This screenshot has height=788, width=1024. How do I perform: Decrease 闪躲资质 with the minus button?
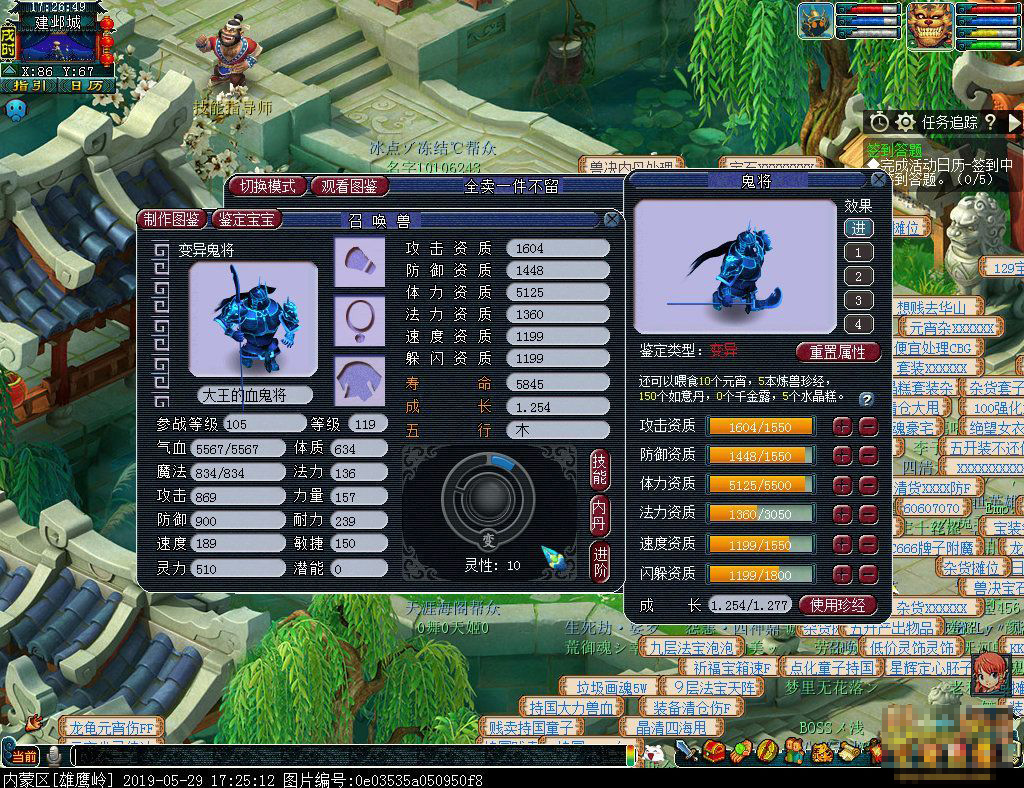coord(868,573)
